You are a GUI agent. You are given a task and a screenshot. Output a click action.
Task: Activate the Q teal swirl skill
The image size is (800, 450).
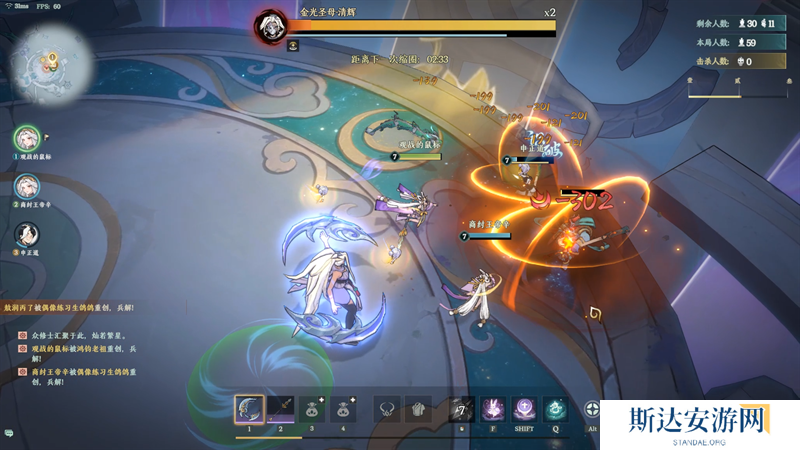tap(556, 409)
